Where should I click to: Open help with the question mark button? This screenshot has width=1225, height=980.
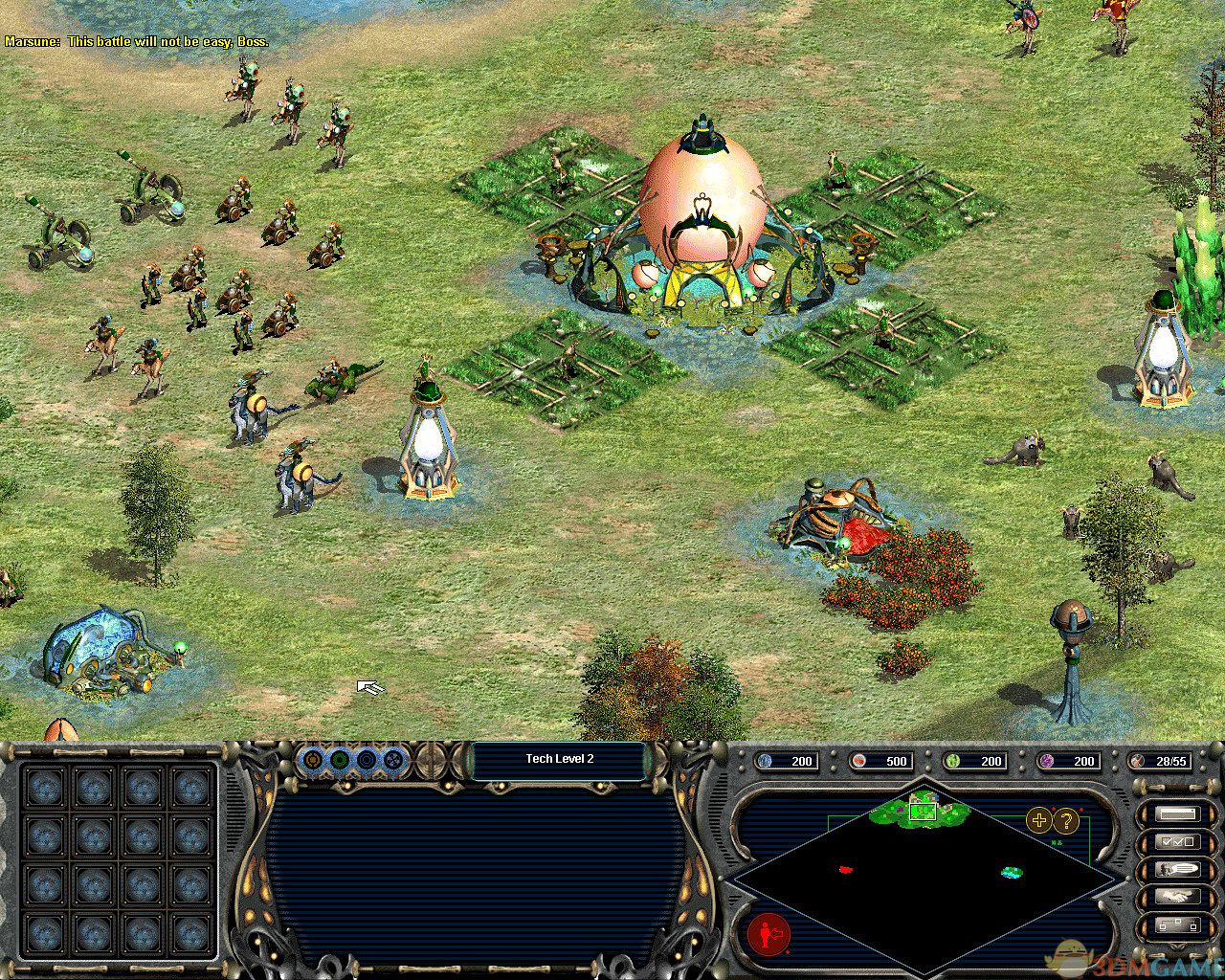1065,820
